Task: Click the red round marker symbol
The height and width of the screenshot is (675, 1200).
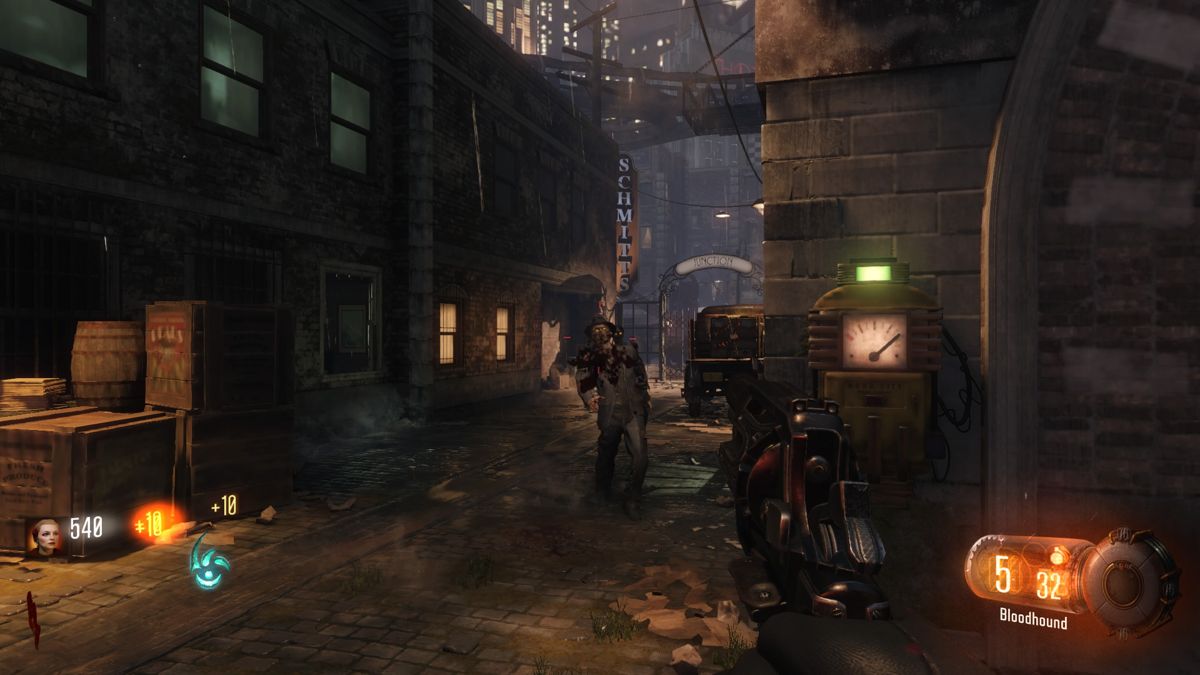Action: tap(33, 619)
